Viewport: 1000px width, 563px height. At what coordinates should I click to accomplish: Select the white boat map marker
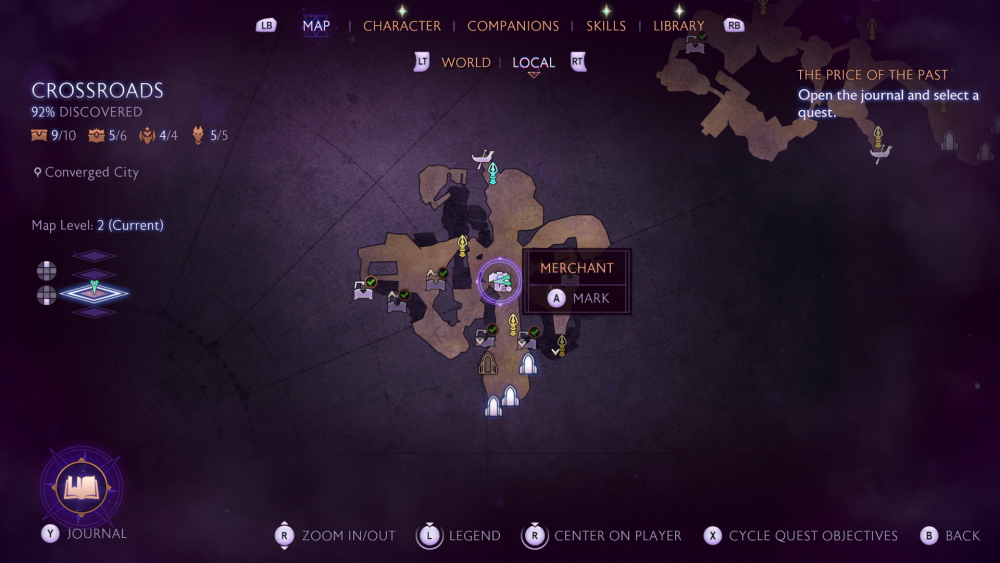pos(485,157)
